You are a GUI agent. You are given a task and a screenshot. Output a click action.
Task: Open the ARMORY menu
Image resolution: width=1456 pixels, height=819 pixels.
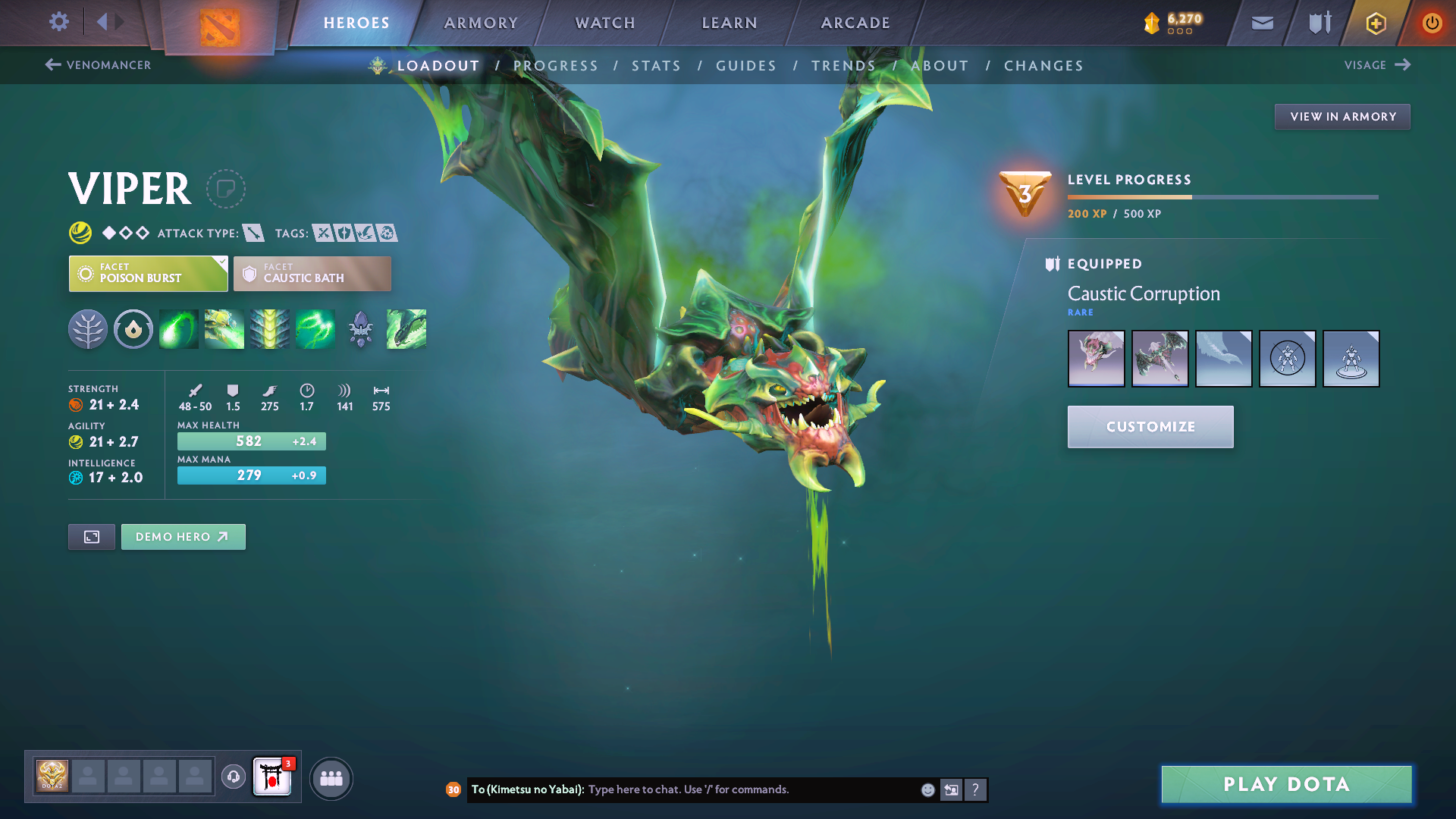[x=481, y=23]
